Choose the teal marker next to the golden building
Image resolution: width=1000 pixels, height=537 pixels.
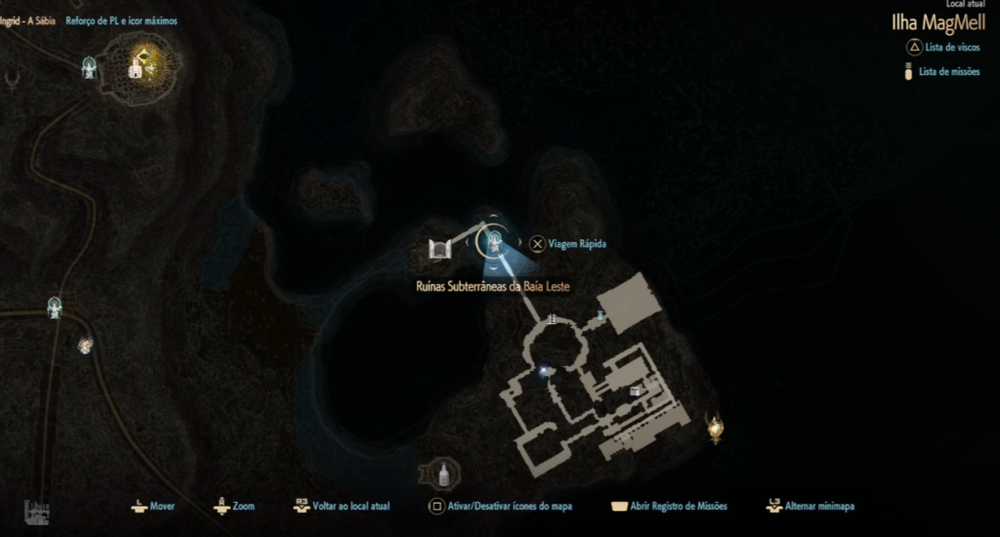(90, 66)
